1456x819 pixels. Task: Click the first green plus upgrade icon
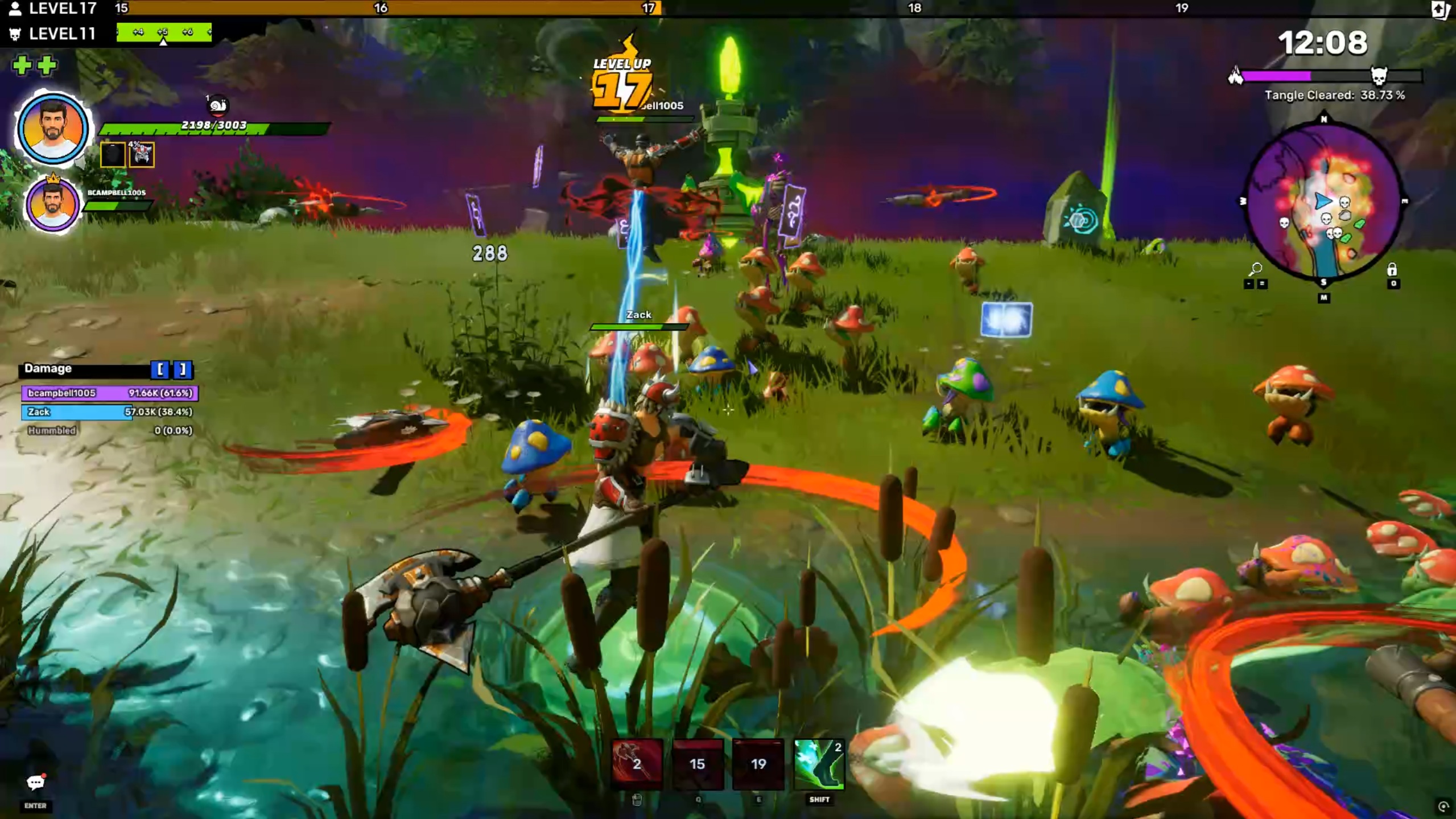tap(22, 65)
